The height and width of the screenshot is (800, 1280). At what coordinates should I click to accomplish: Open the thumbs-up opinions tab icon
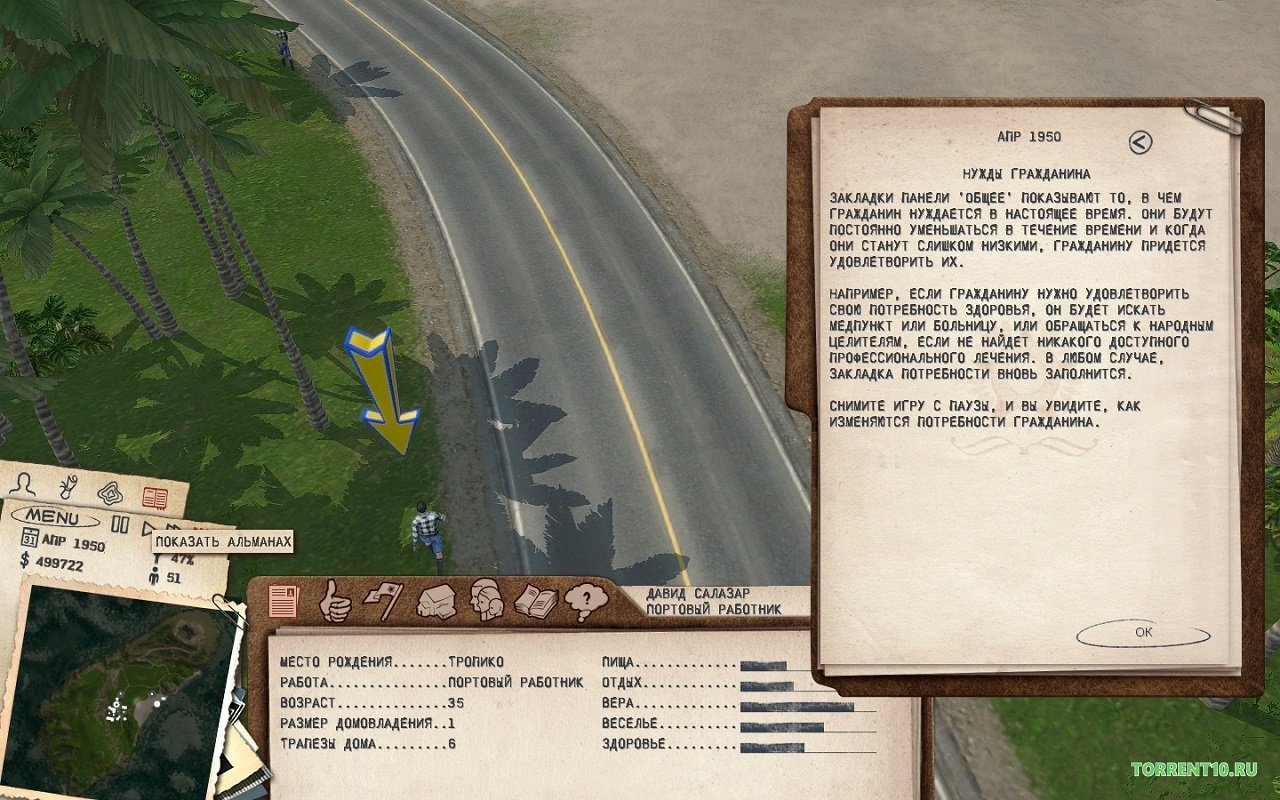click(334, 602)
